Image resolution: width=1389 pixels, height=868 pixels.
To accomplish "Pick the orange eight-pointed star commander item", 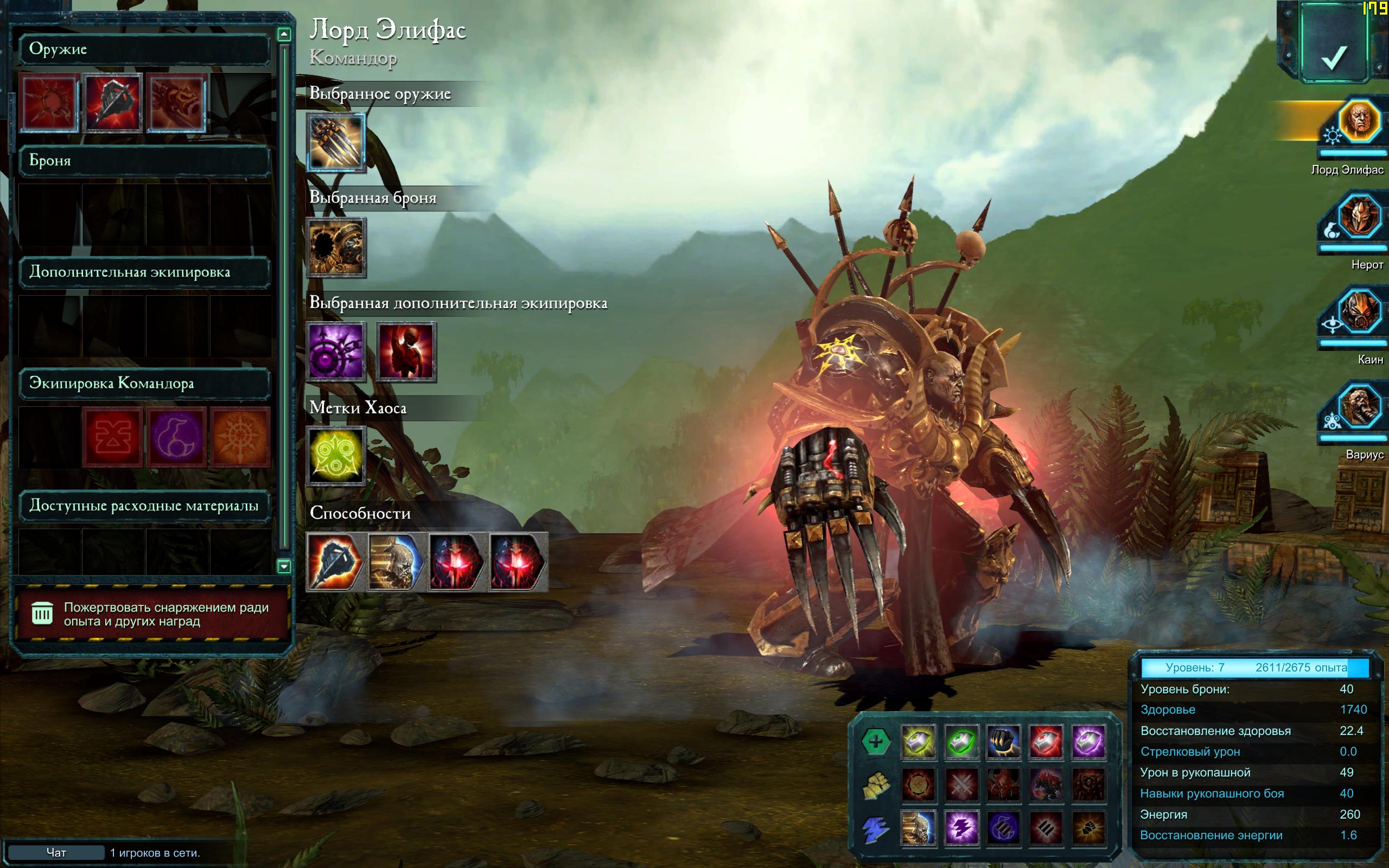I will pyautogui.click(x=240, y=437).
